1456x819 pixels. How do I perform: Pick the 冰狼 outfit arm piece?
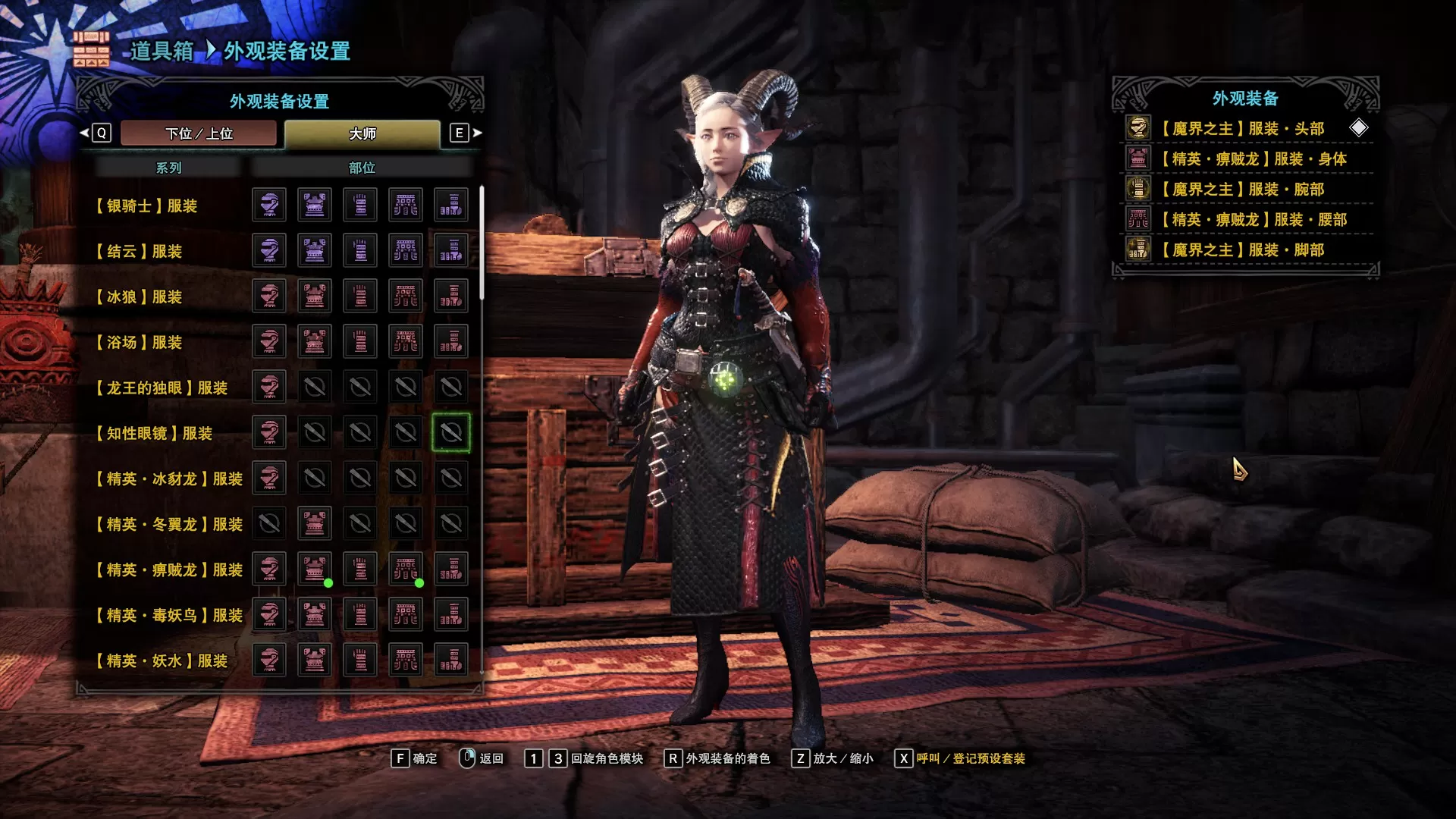(360, 296)
